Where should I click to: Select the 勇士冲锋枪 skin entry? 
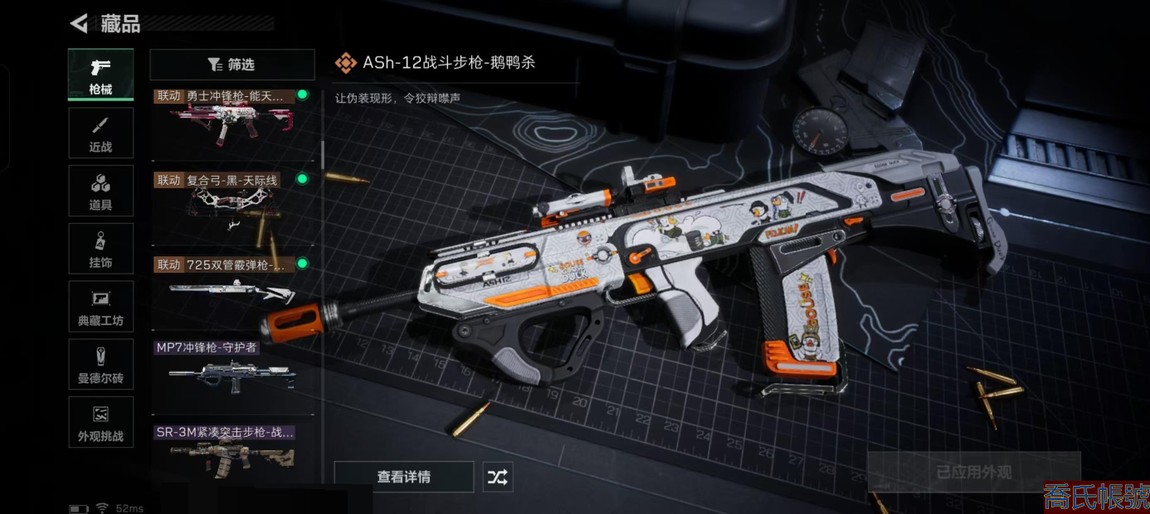click(232, 125)
